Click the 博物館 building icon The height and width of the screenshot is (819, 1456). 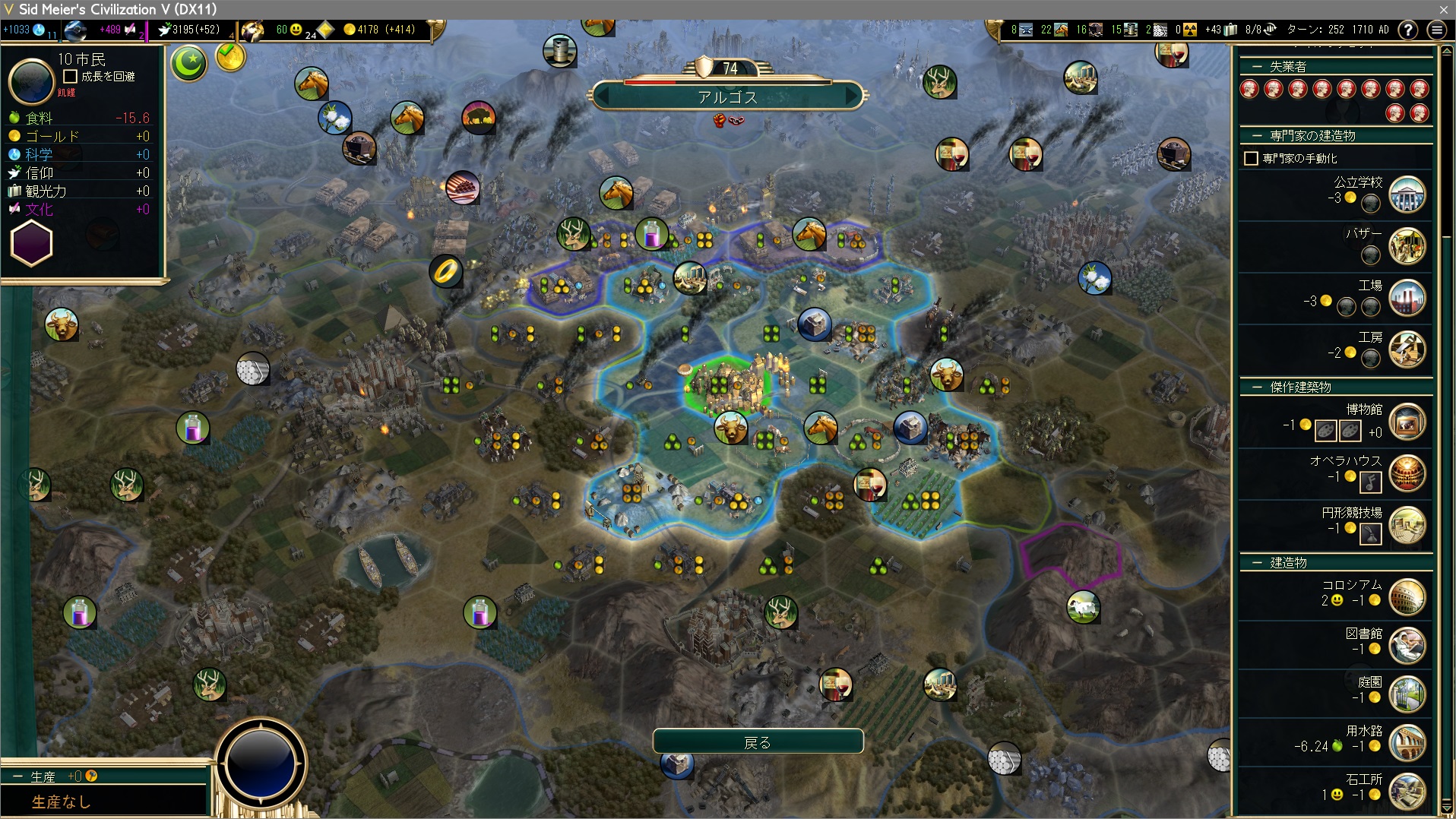point(1407,422)
